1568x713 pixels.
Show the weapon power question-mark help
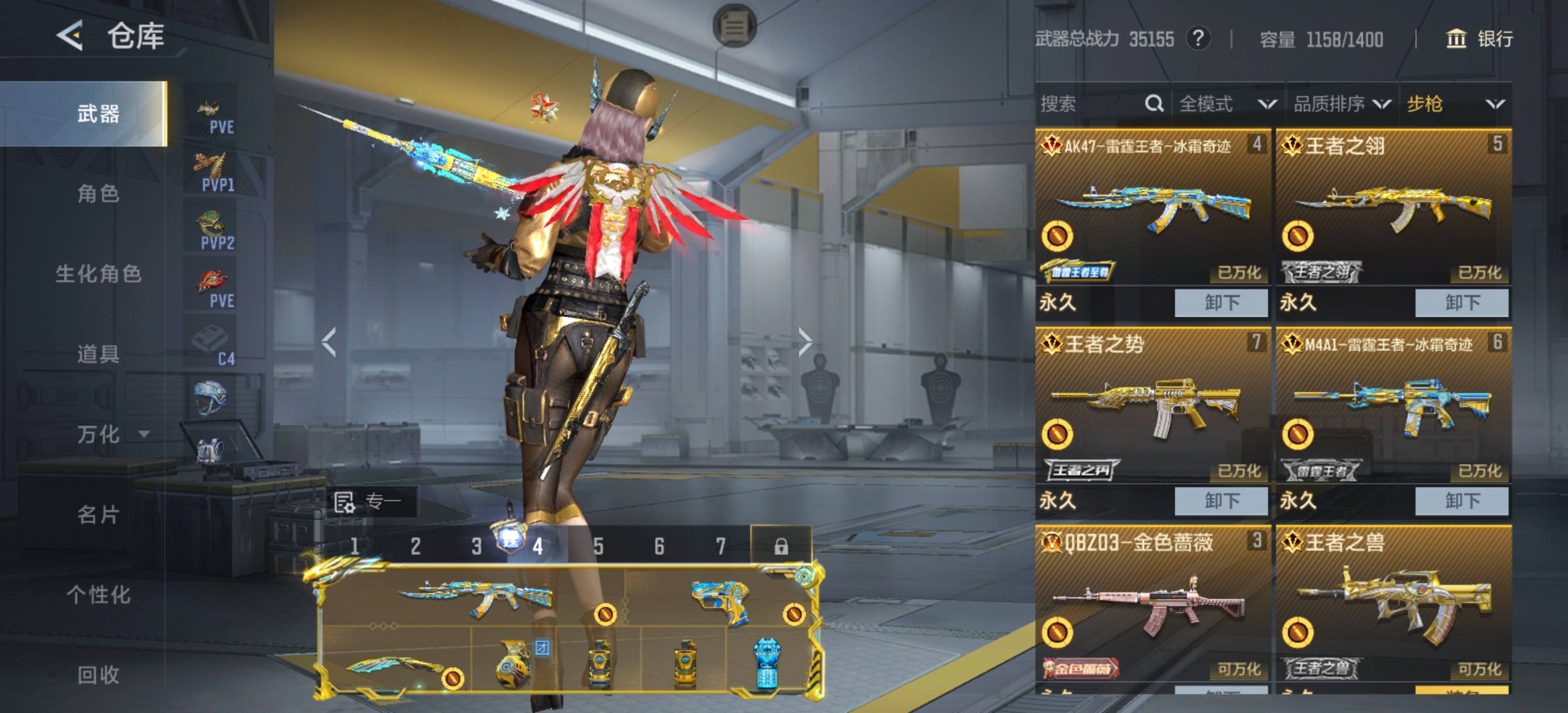point(1198,39)
